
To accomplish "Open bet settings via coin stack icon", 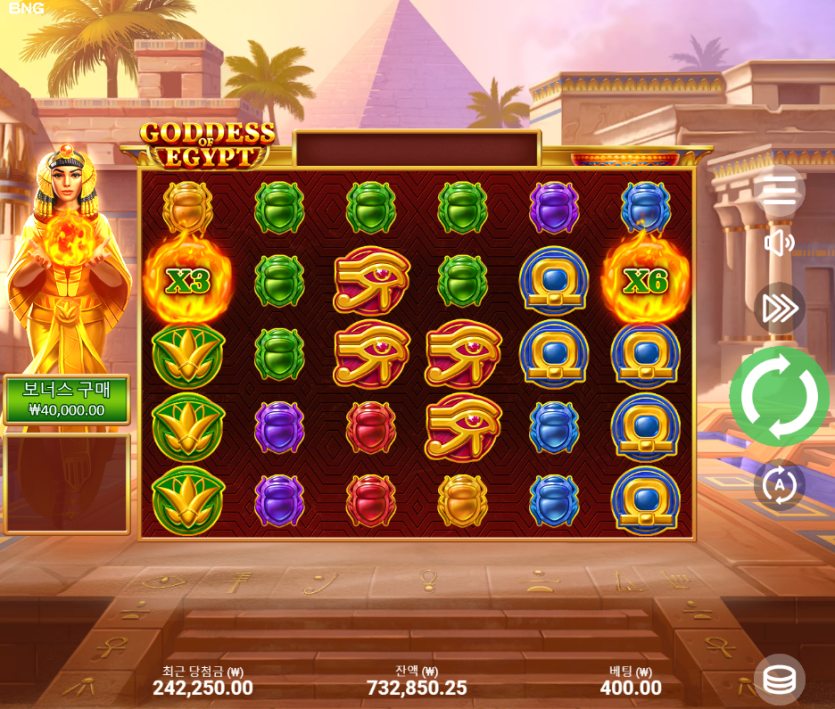I will [x=779, y=680].
